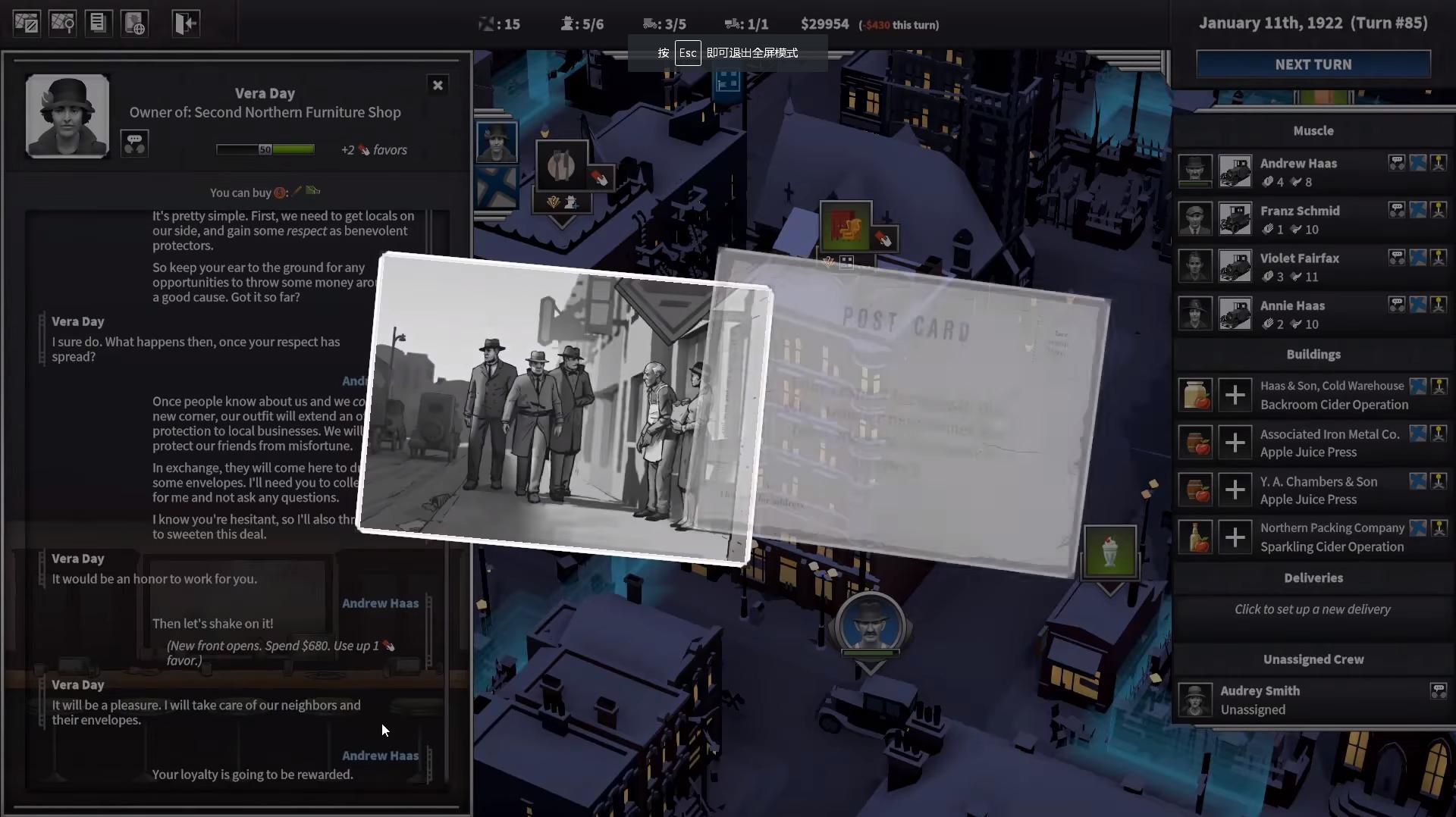This screenshot has height=817, width=1456.
Task: Select Annie Haas in the Muscle list
Action: click(x=1292, y=306)
